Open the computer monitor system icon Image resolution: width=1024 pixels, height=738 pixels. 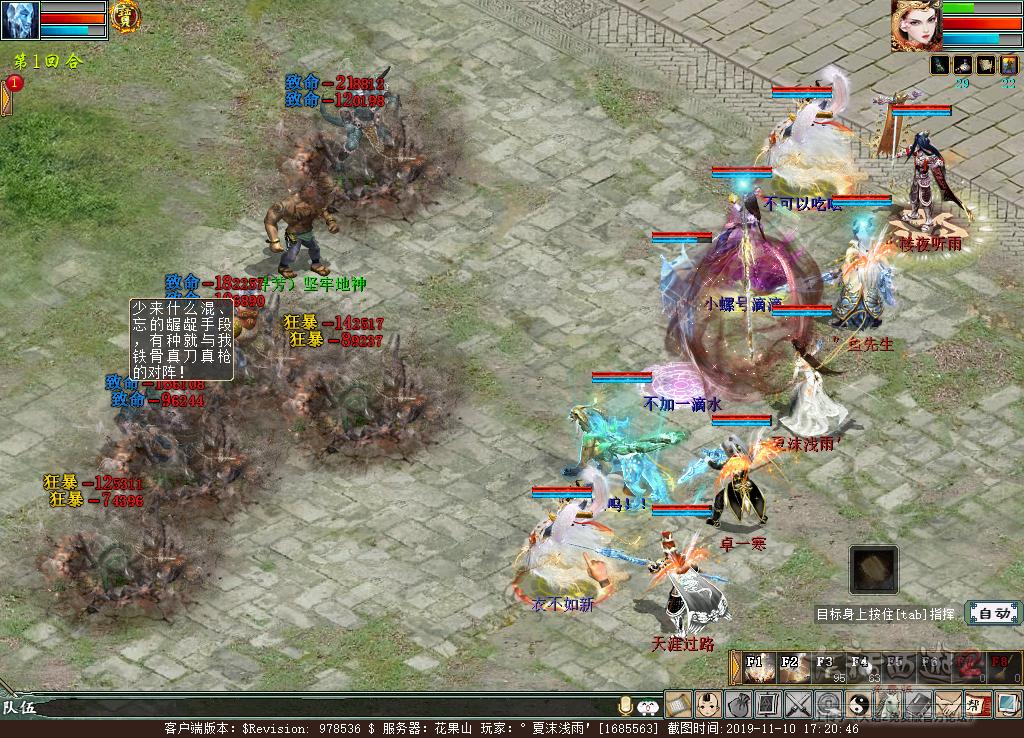coord(1008,704)
